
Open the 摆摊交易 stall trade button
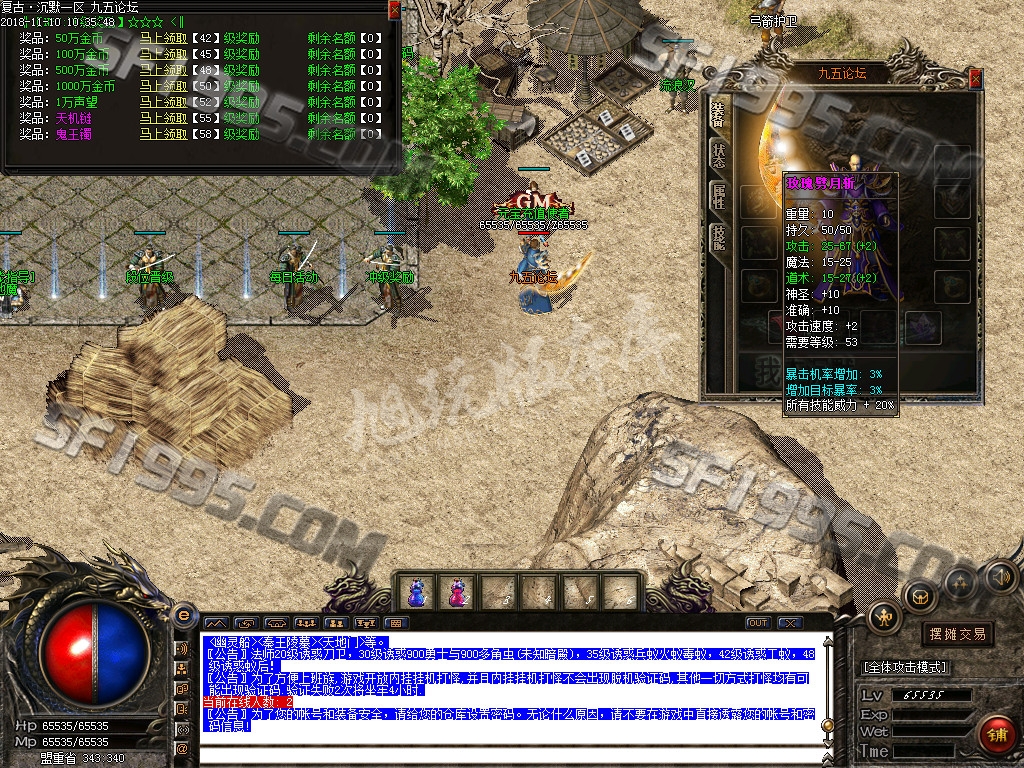[957, 634]
